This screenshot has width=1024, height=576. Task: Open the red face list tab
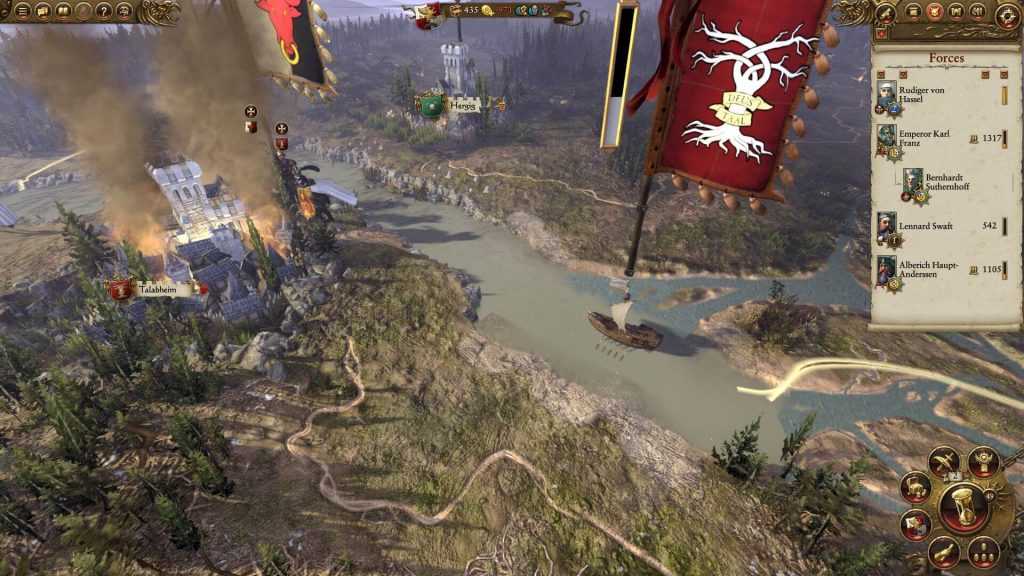933,11
